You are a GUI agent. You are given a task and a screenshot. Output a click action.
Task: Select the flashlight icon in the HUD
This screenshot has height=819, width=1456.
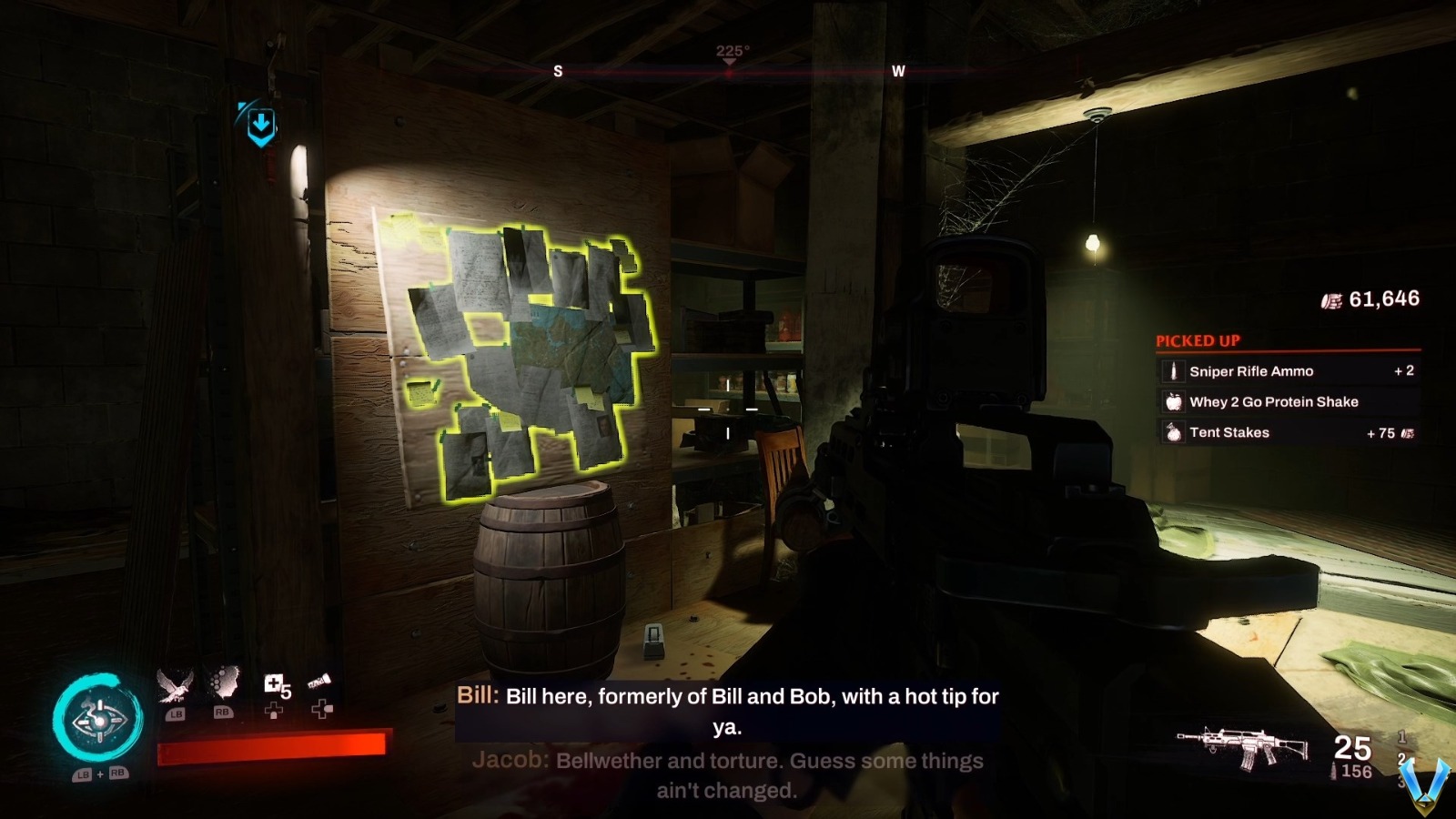point(319,679)
